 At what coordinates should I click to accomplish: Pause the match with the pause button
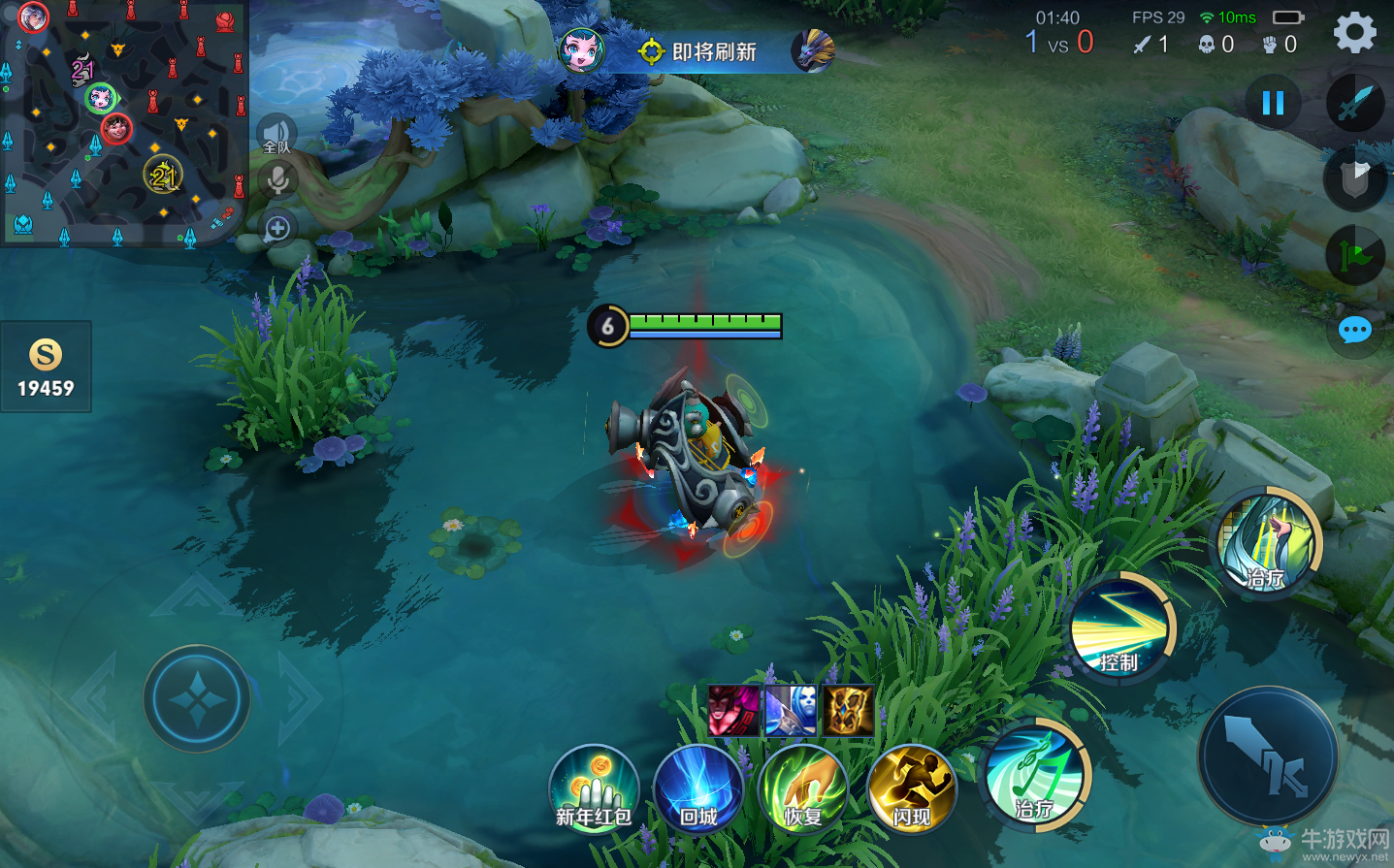coord(1273,102)
